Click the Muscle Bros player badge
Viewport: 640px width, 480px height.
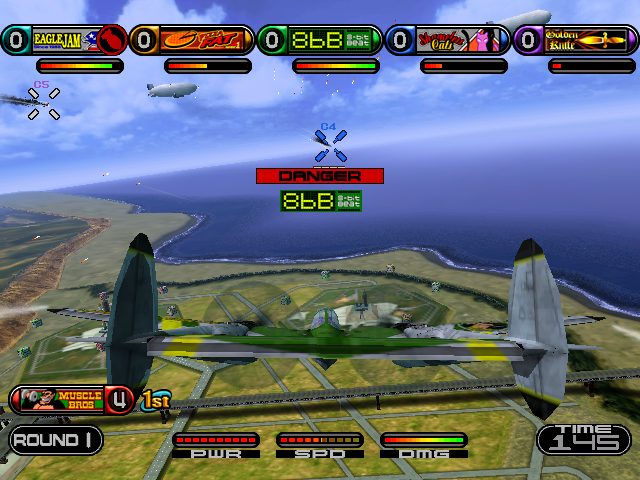[66, 400]
